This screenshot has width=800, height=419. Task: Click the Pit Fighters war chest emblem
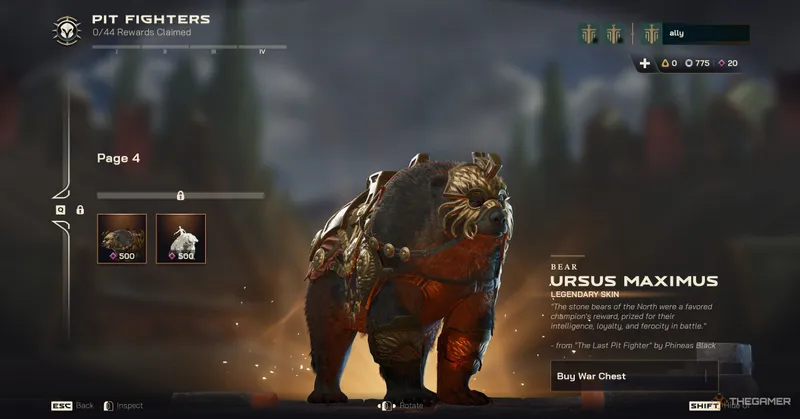pos(67,30)
